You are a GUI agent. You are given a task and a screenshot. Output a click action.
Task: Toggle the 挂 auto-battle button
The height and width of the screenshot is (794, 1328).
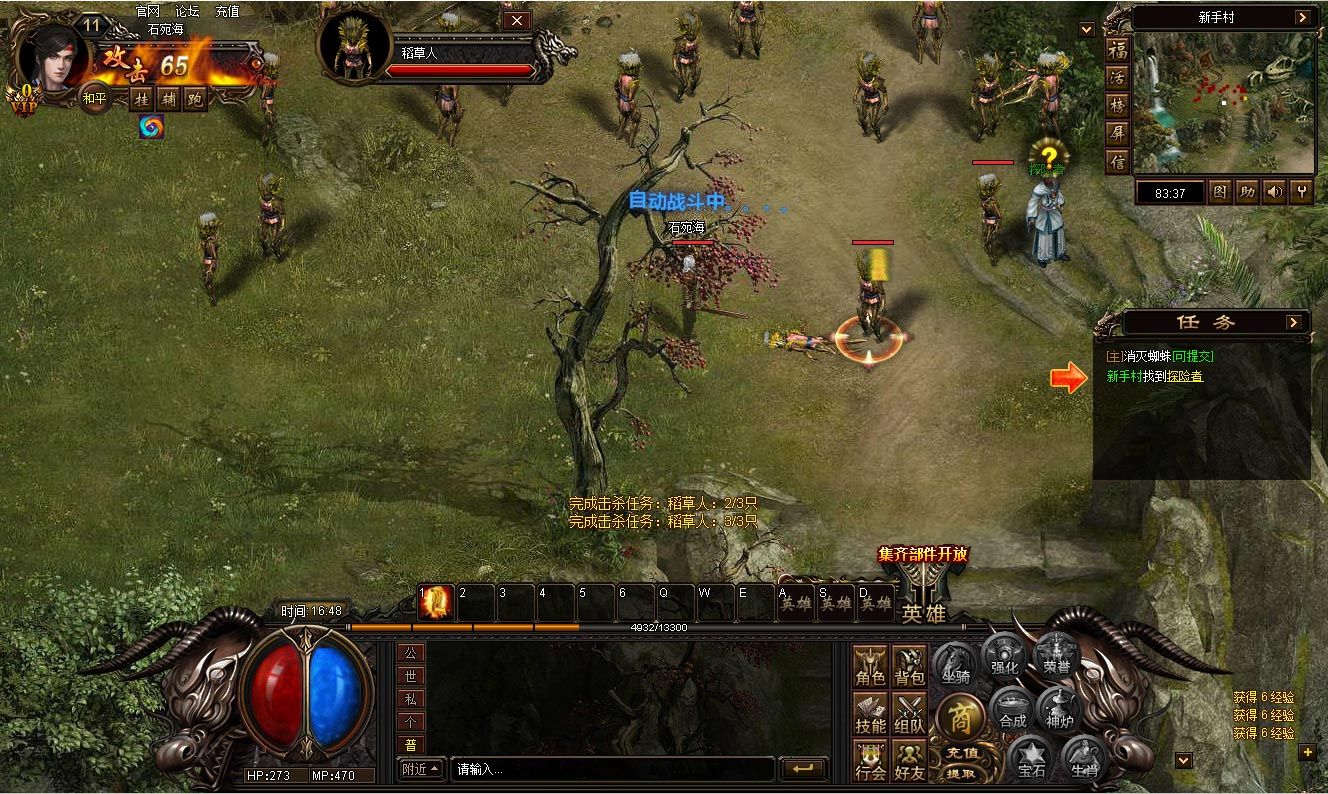coord(142,98)
